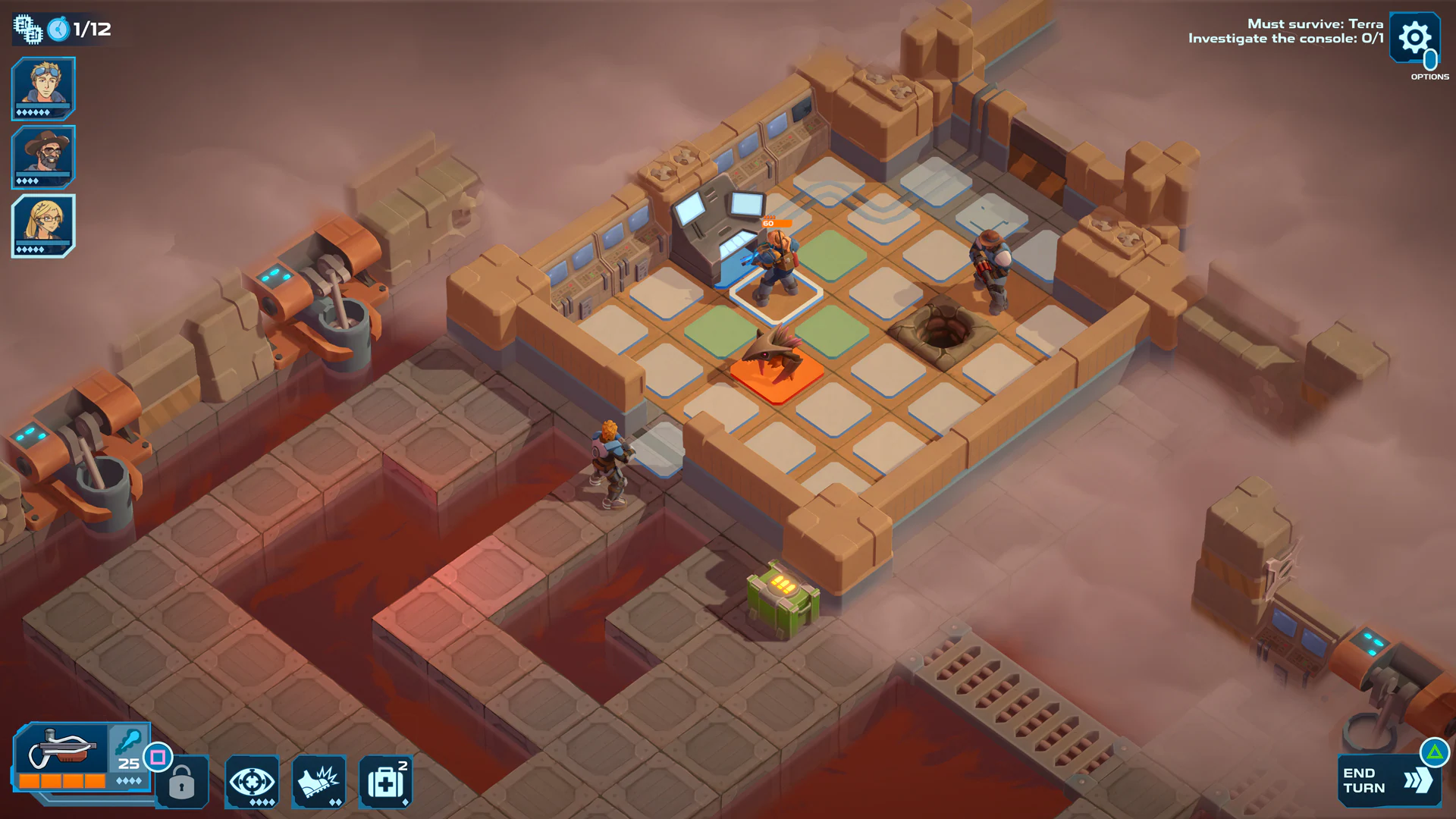Click the turn timer clock icon
The height and width of the screenshot is (819, 1456).
click(x=59, y=29)
